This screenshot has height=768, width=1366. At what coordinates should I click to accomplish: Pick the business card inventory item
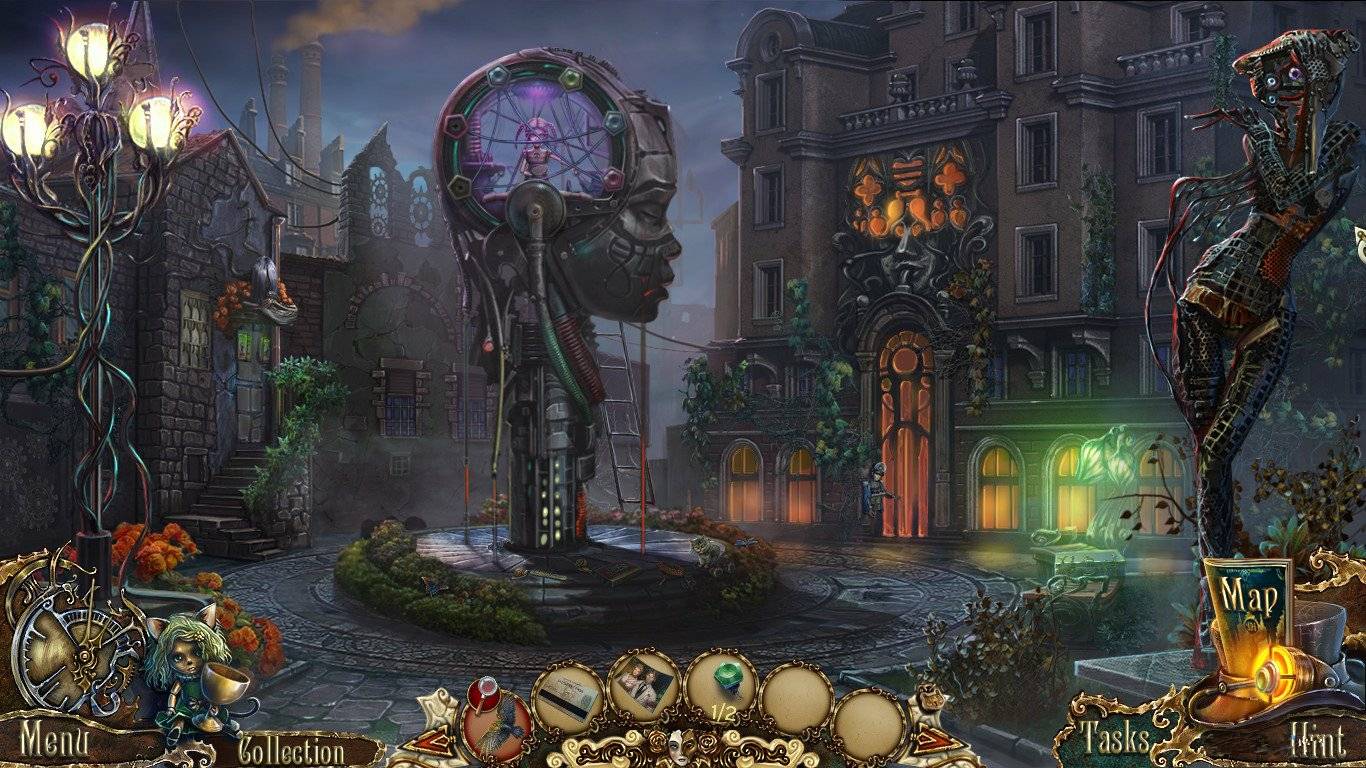(567, 697)
